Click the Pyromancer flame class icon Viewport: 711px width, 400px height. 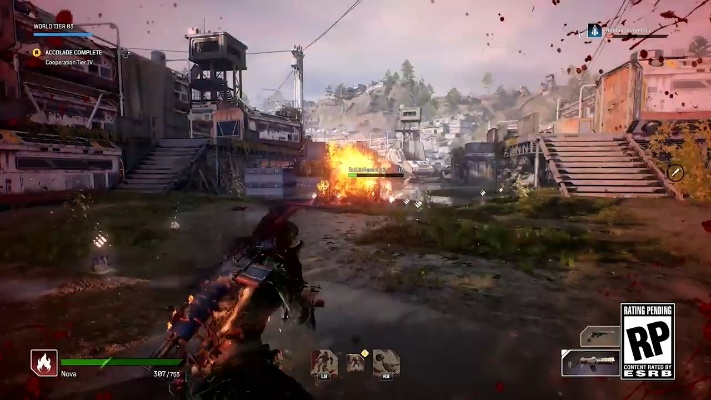coord(44,362)
